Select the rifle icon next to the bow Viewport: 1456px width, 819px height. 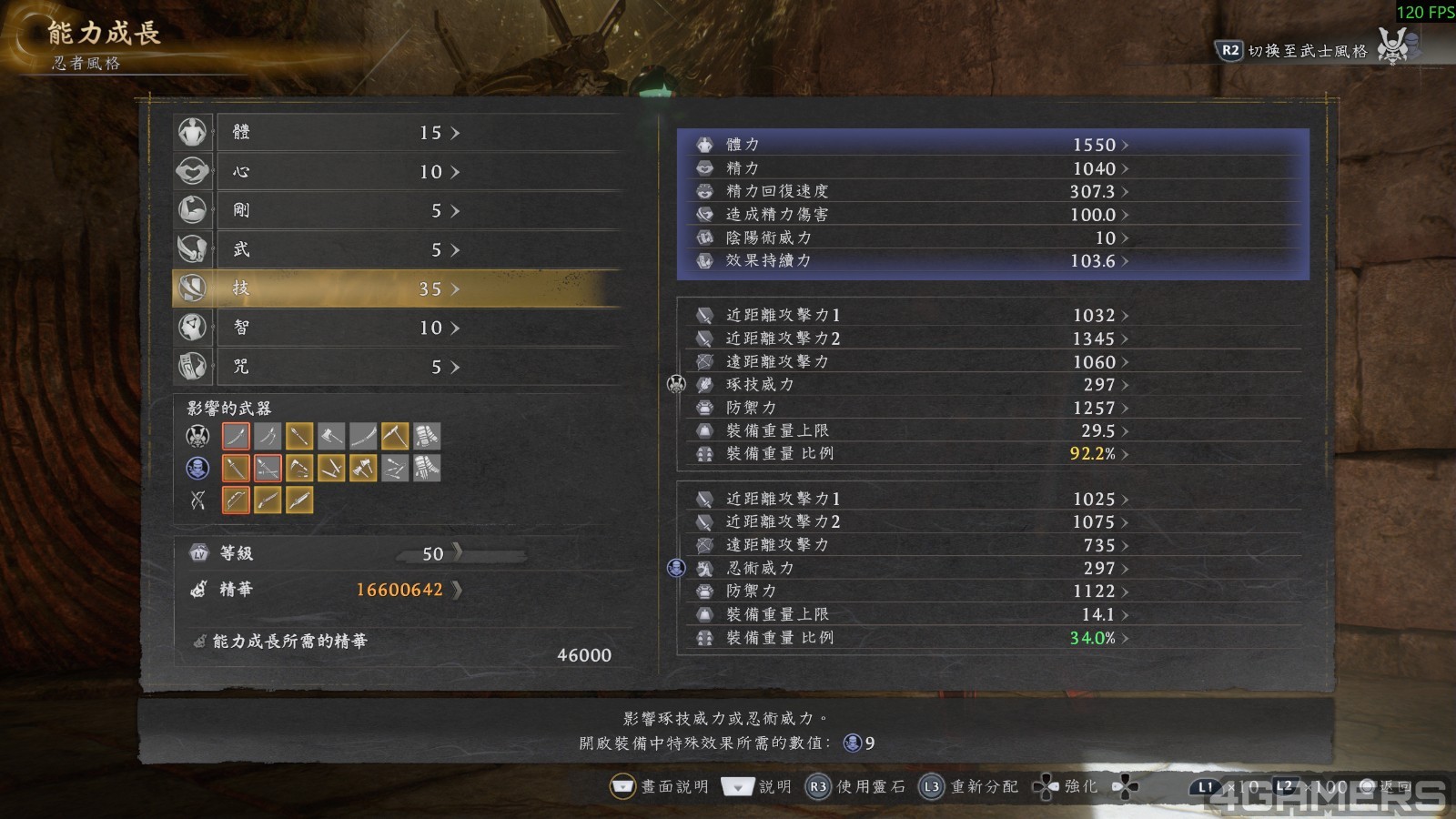268,500
